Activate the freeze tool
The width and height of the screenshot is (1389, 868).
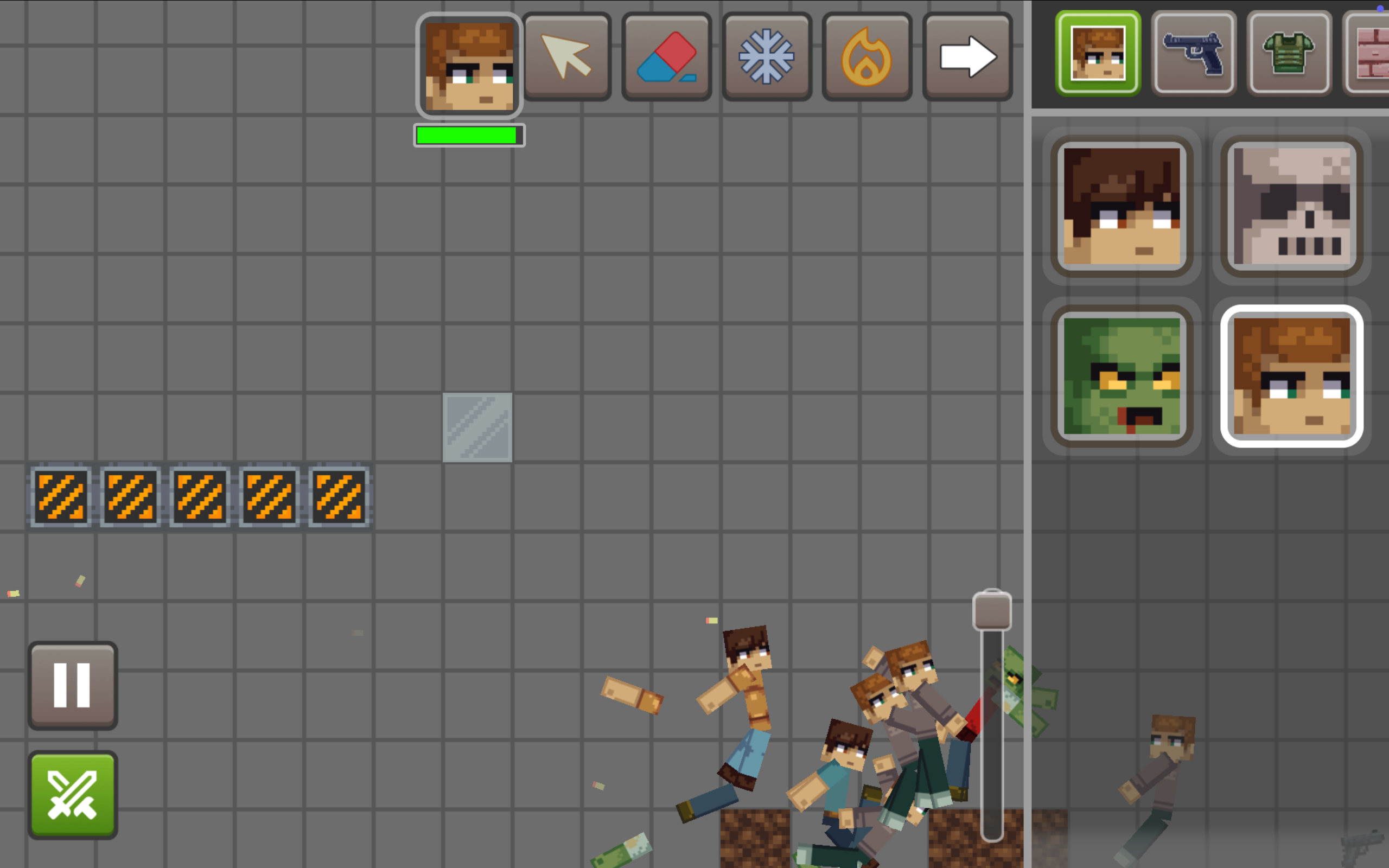(x=767, y=56)
